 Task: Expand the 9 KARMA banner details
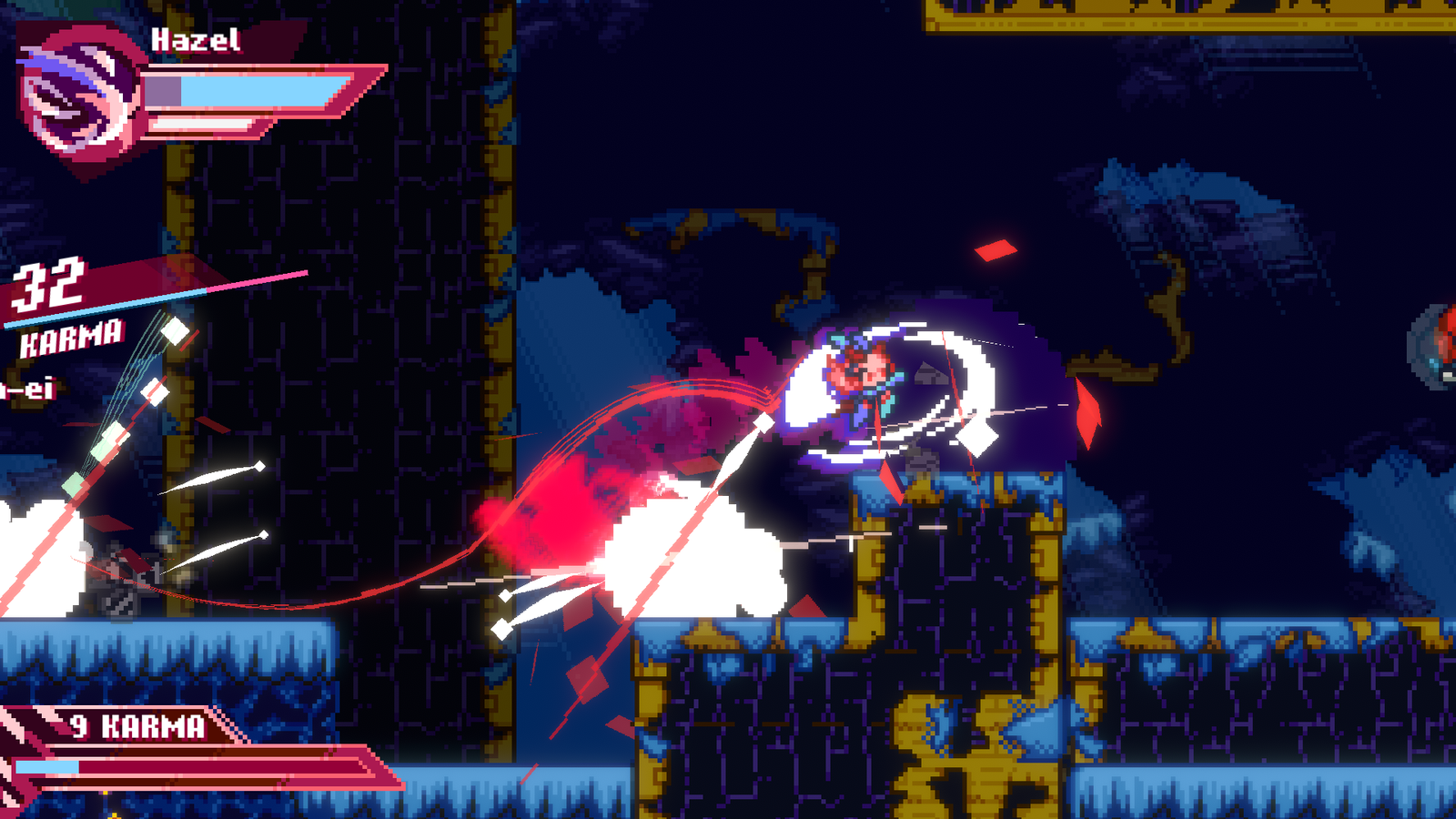tap(136, 726)
